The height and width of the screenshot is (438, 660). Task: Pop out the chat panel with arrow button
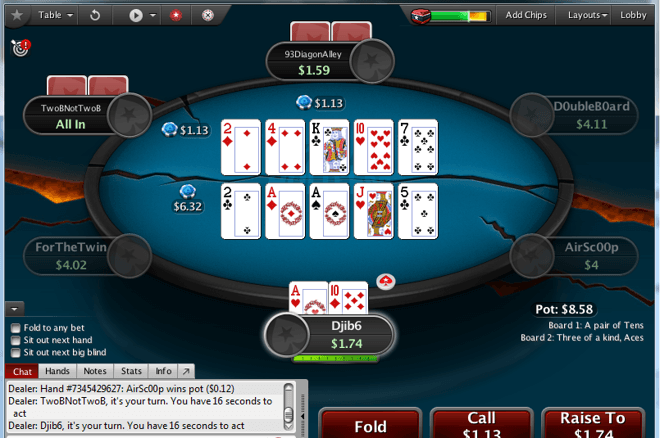click(185, 371)
